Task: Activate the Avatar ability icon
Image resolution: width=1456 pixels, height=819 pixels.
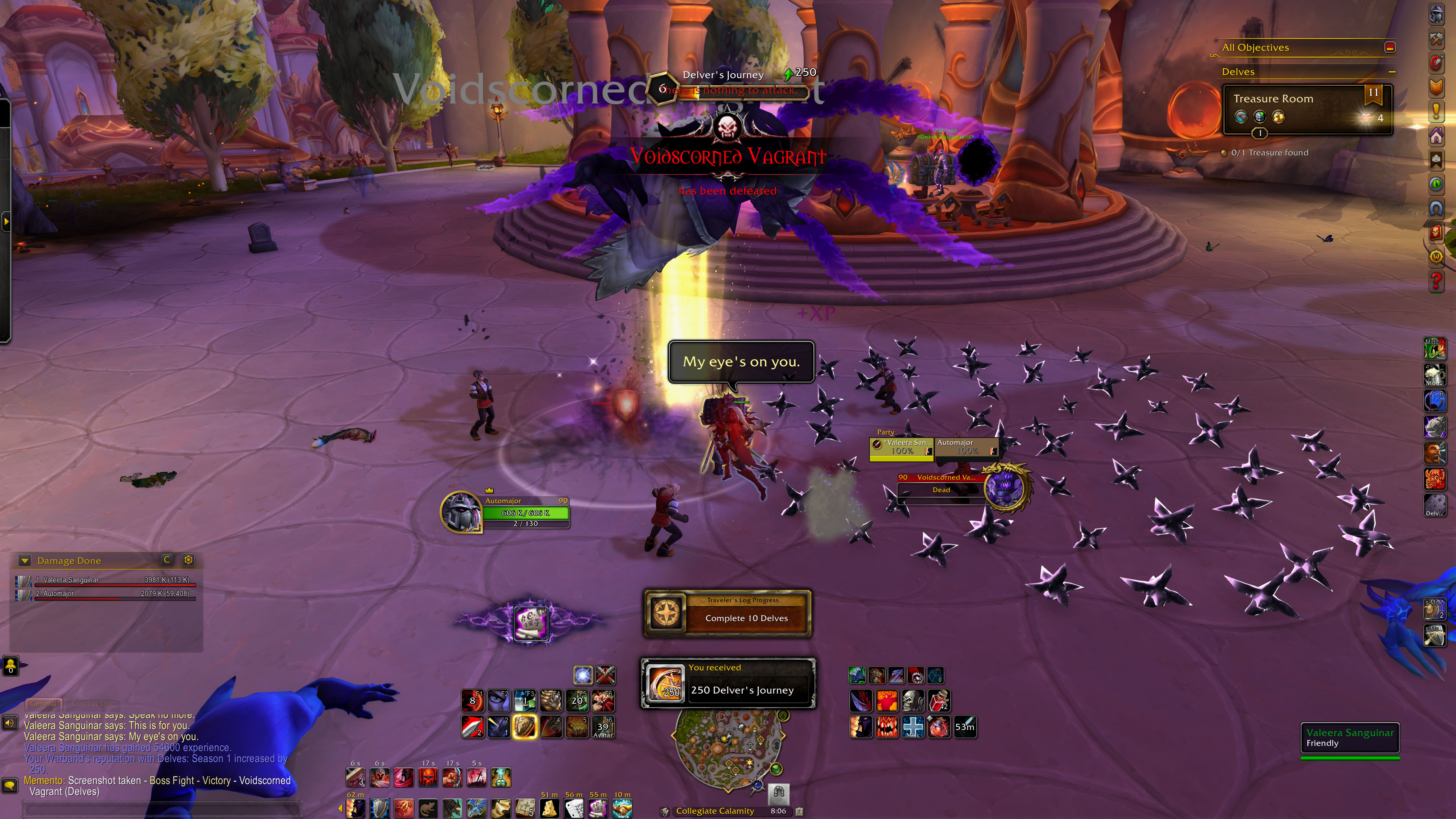Action: [603, 728]
